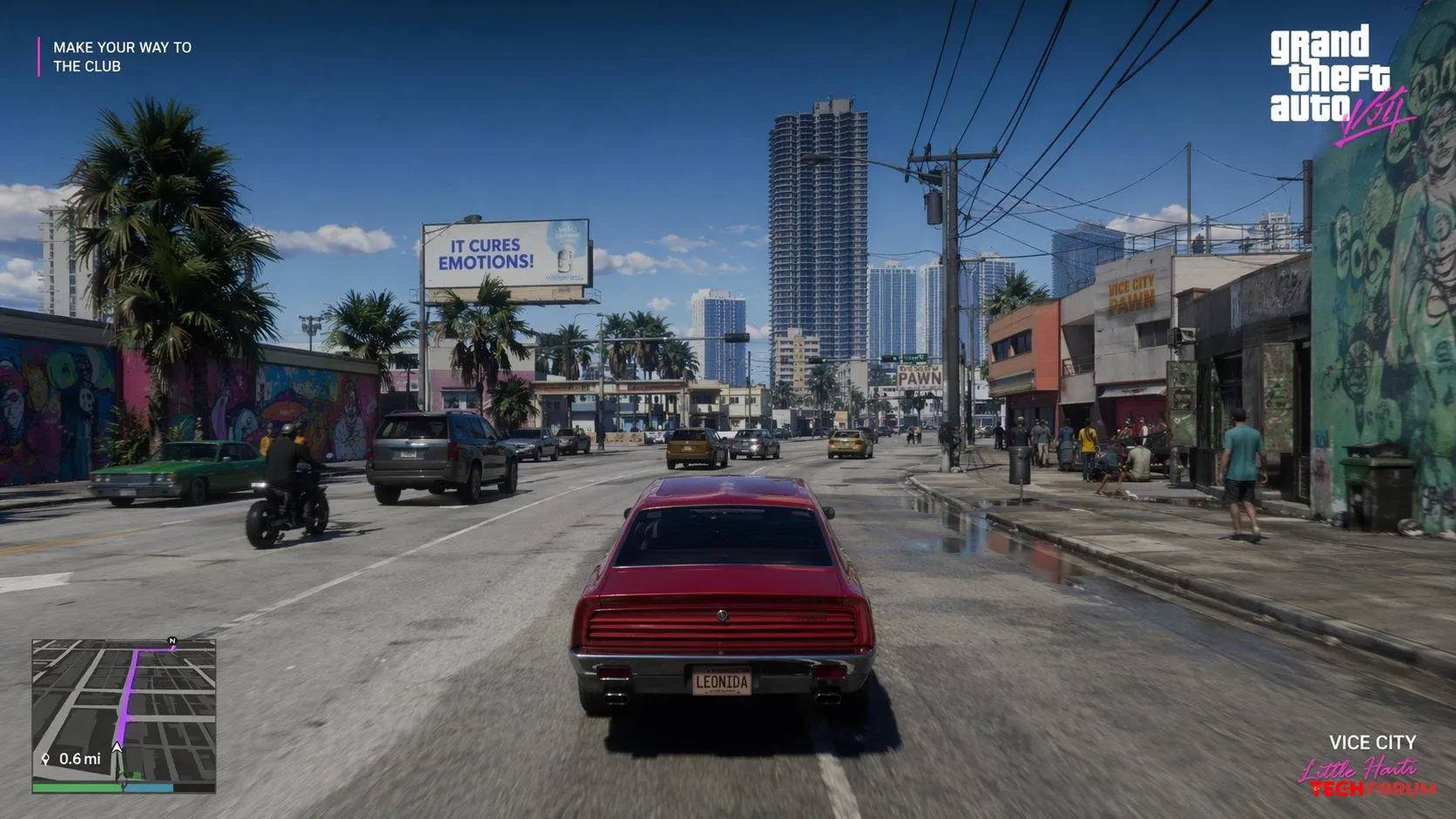Click the minimap in the corner

pyautogui.click(x=124, y=715)
